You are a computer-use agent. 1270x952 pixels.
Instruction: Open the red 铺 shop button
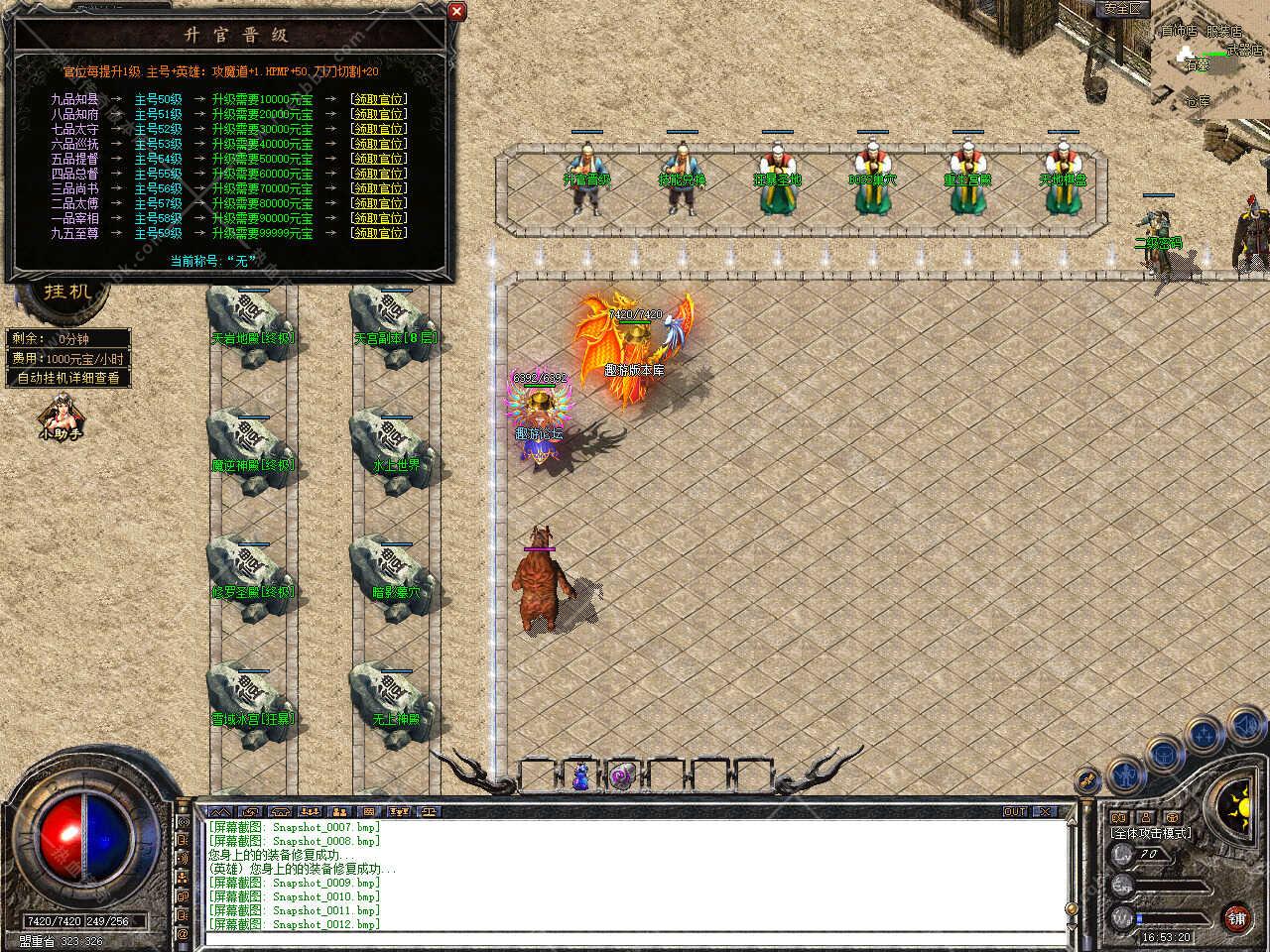(x=1236, y=916)
